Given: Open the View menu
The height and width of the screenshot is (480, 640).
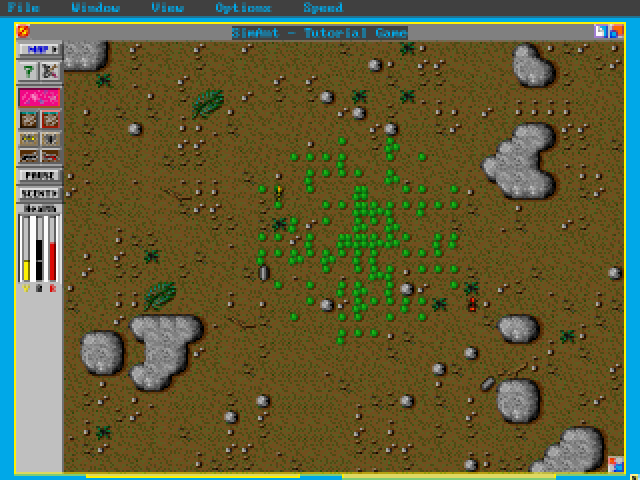Looking at the screenshot, I should (167, 8).
